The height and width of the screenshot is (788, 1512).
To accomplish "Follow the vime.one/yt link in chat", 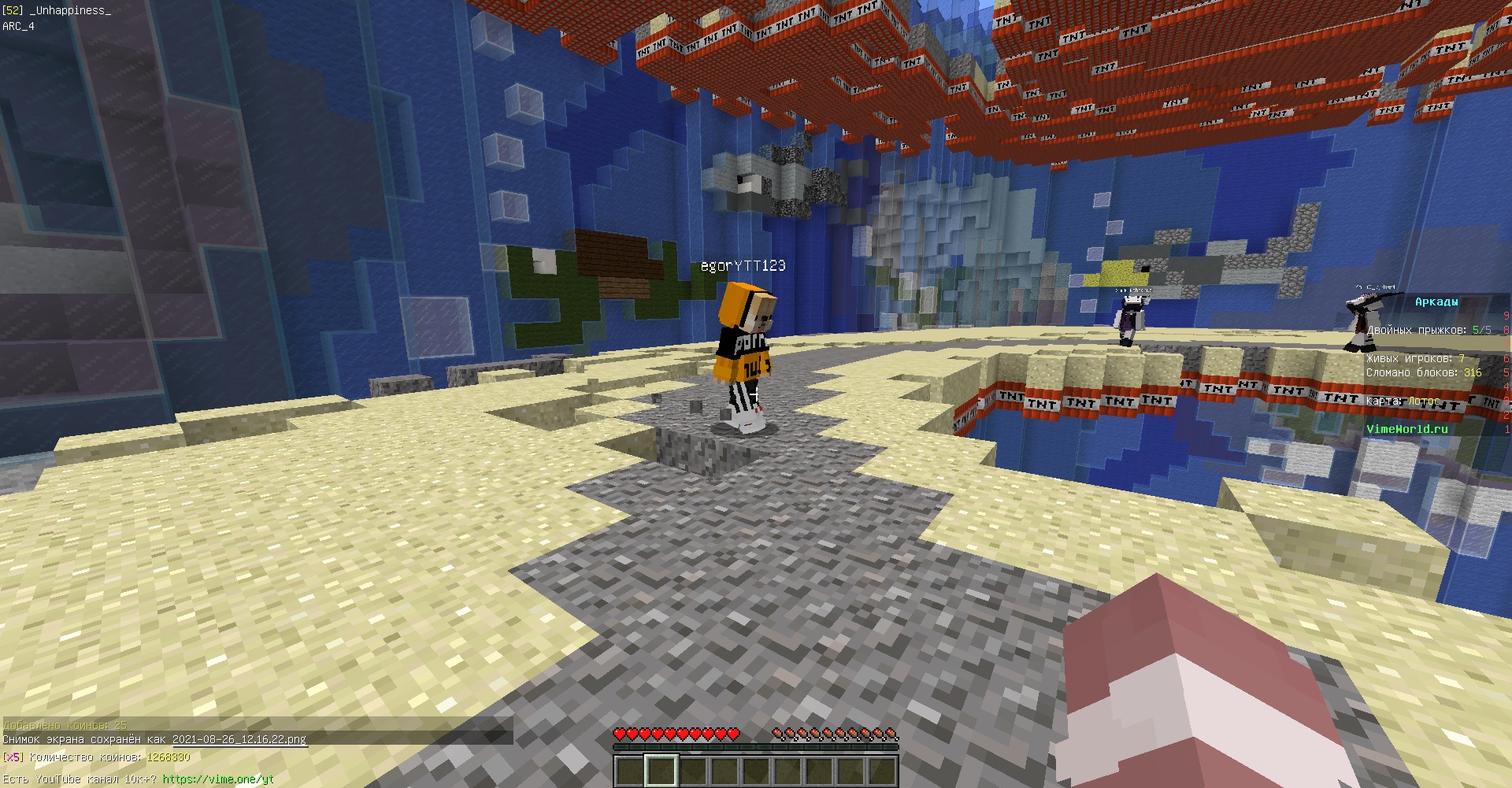I will pos(218,779).
